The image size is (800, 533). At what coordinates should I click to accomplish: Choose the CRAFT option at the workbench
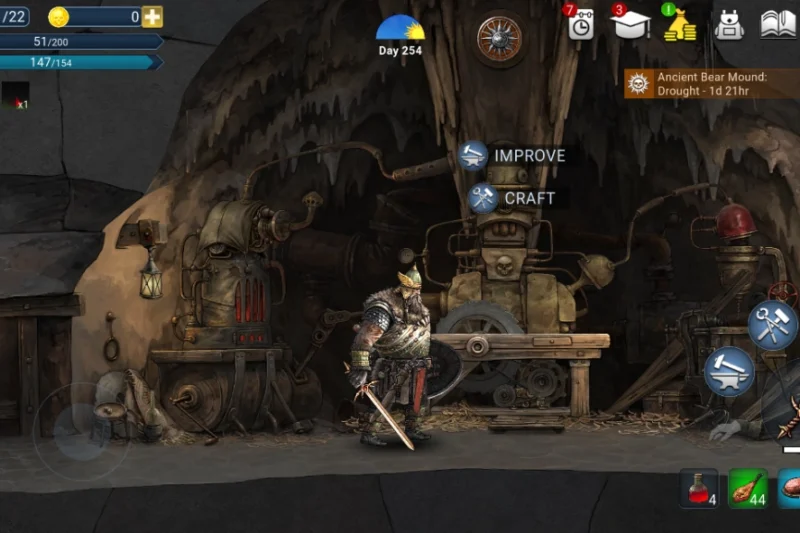512,198
